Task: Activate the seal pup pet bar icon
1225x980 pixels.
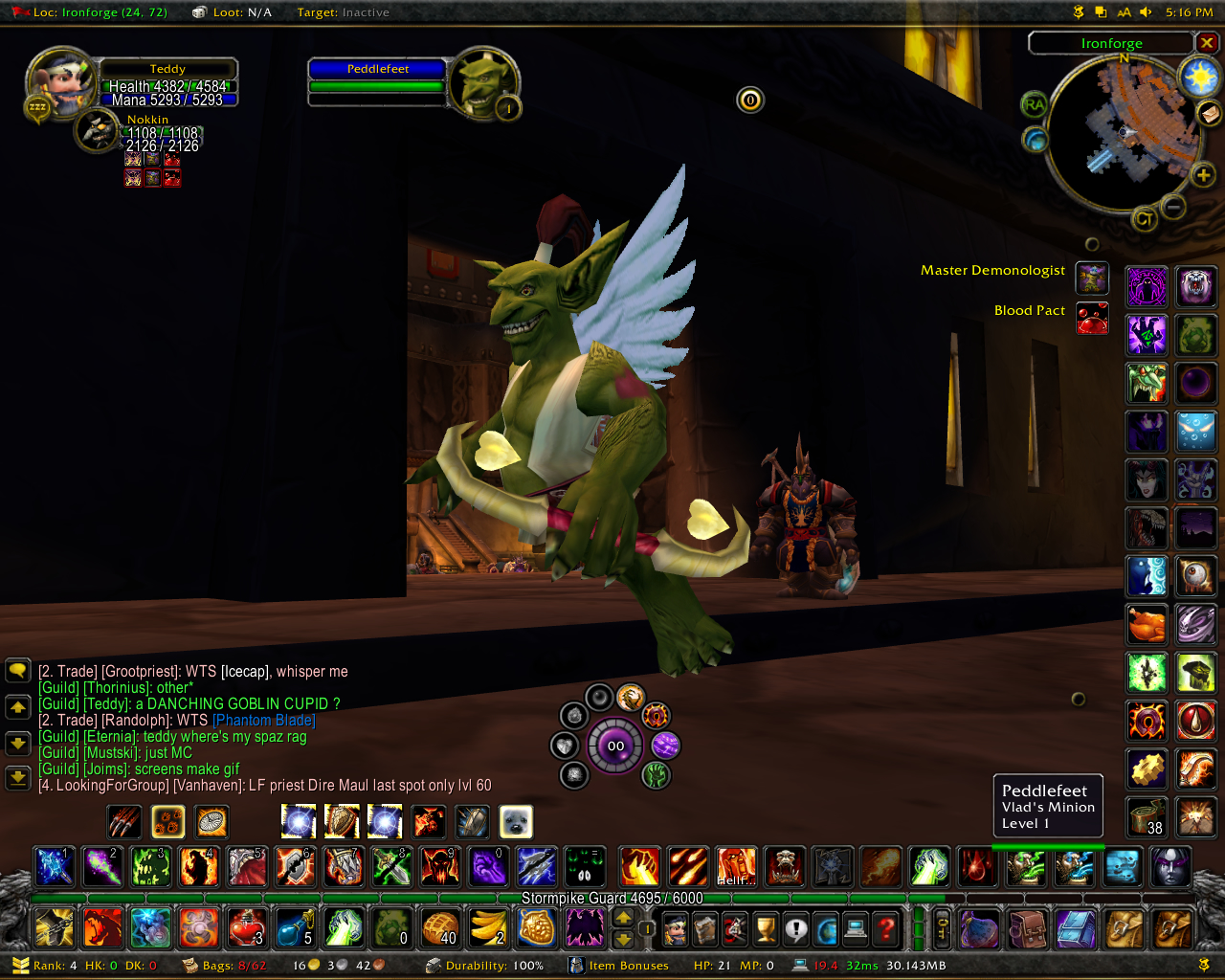Action: pyautogui.click(x=516, y=821)
